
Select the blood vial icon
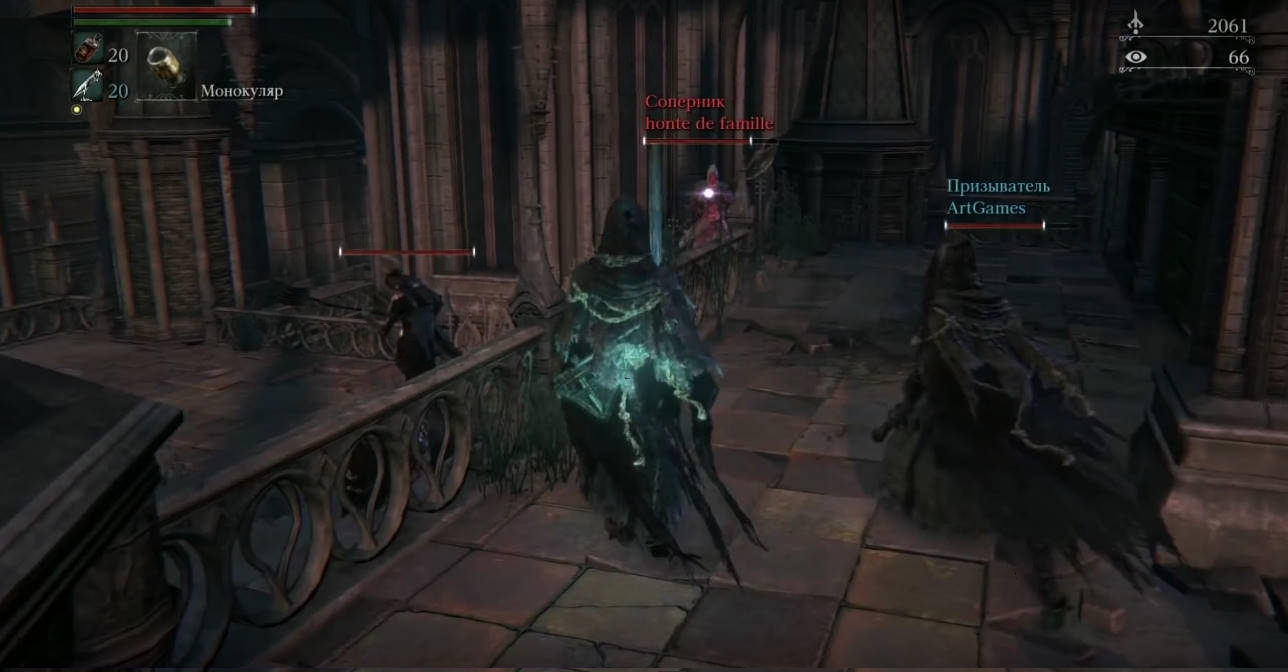click(x=87, y=50)
